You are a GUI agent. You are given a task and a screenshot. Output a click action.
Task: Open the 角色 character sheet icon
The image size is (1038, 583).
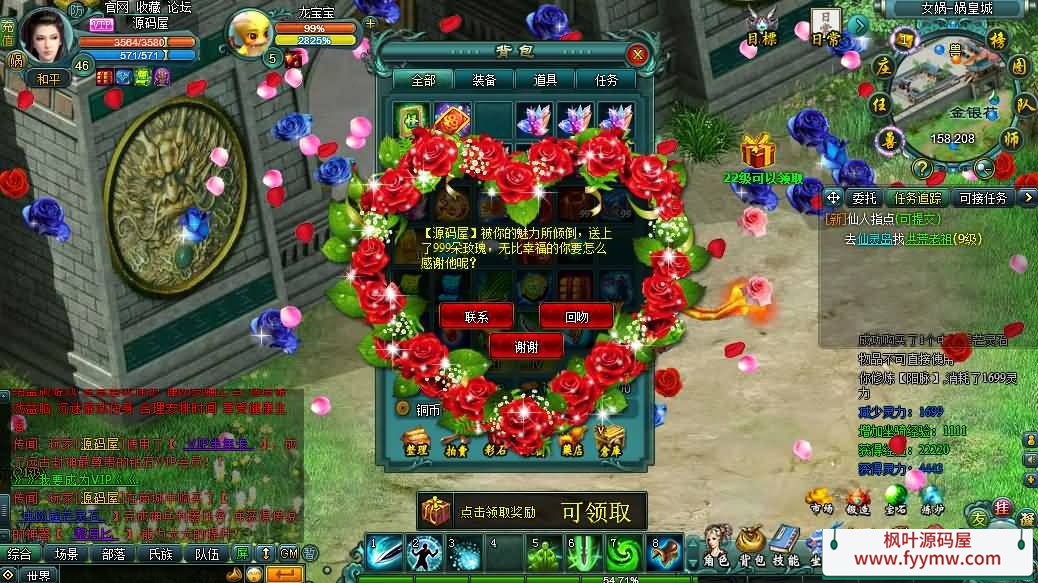click(x=718, y=547)
